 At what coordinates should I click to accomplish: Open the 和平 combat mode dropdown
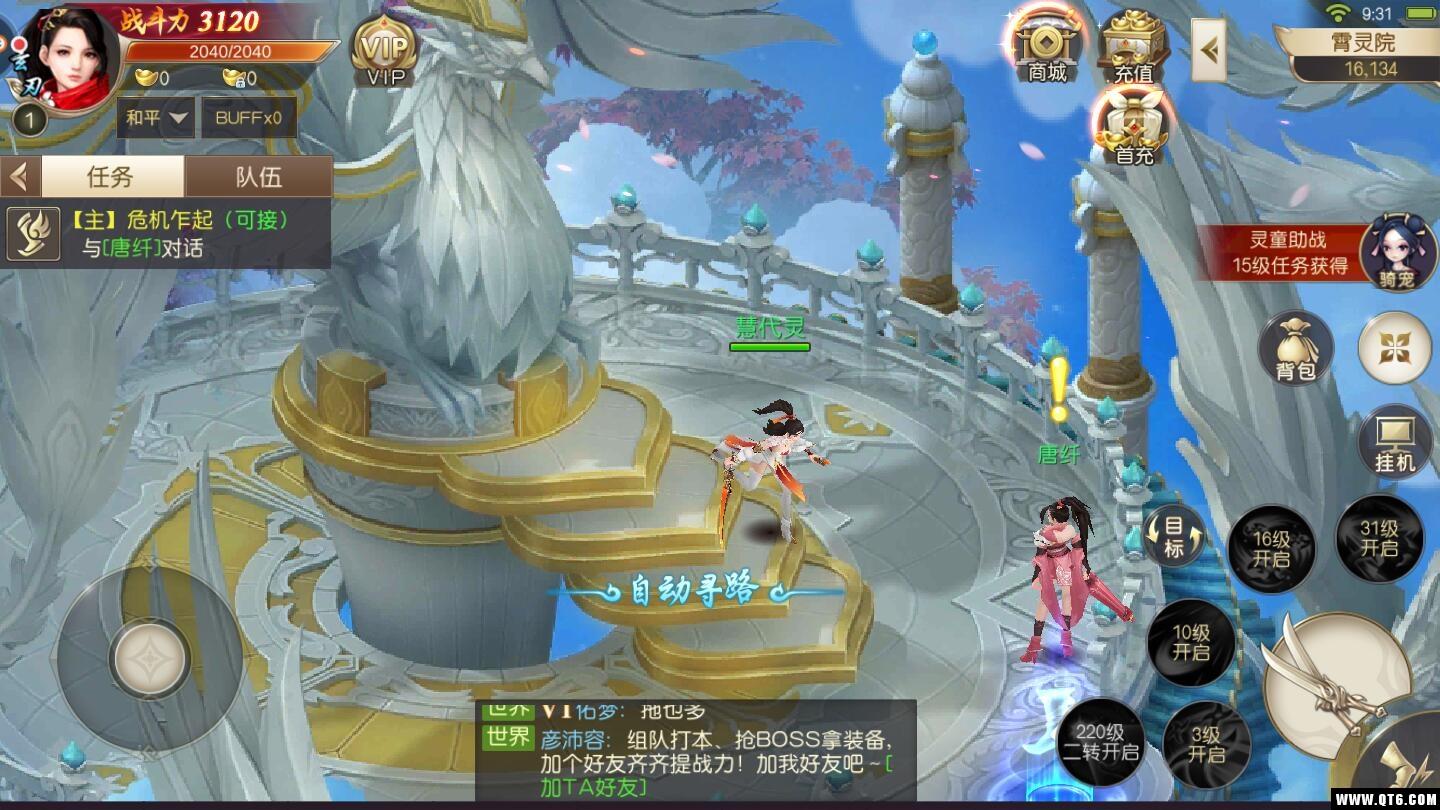(157, 118)
